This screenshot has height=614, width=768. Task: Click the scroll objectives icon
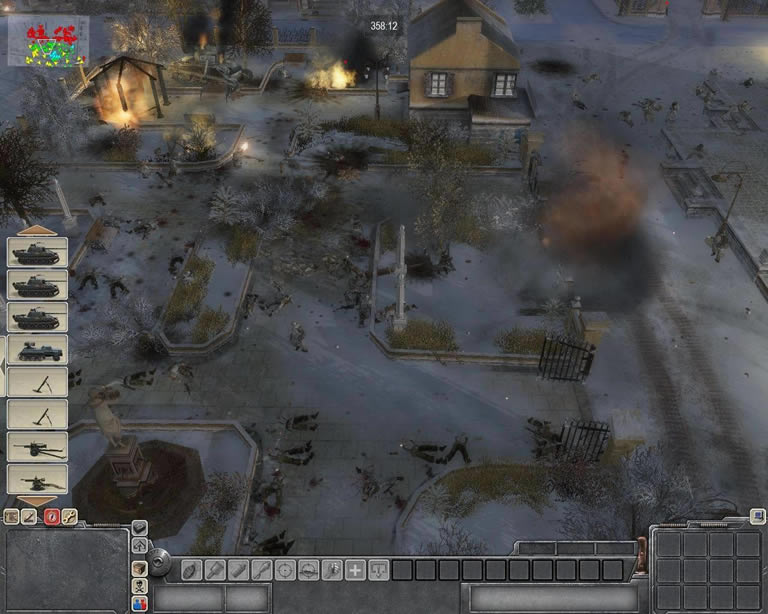(12, 517)
